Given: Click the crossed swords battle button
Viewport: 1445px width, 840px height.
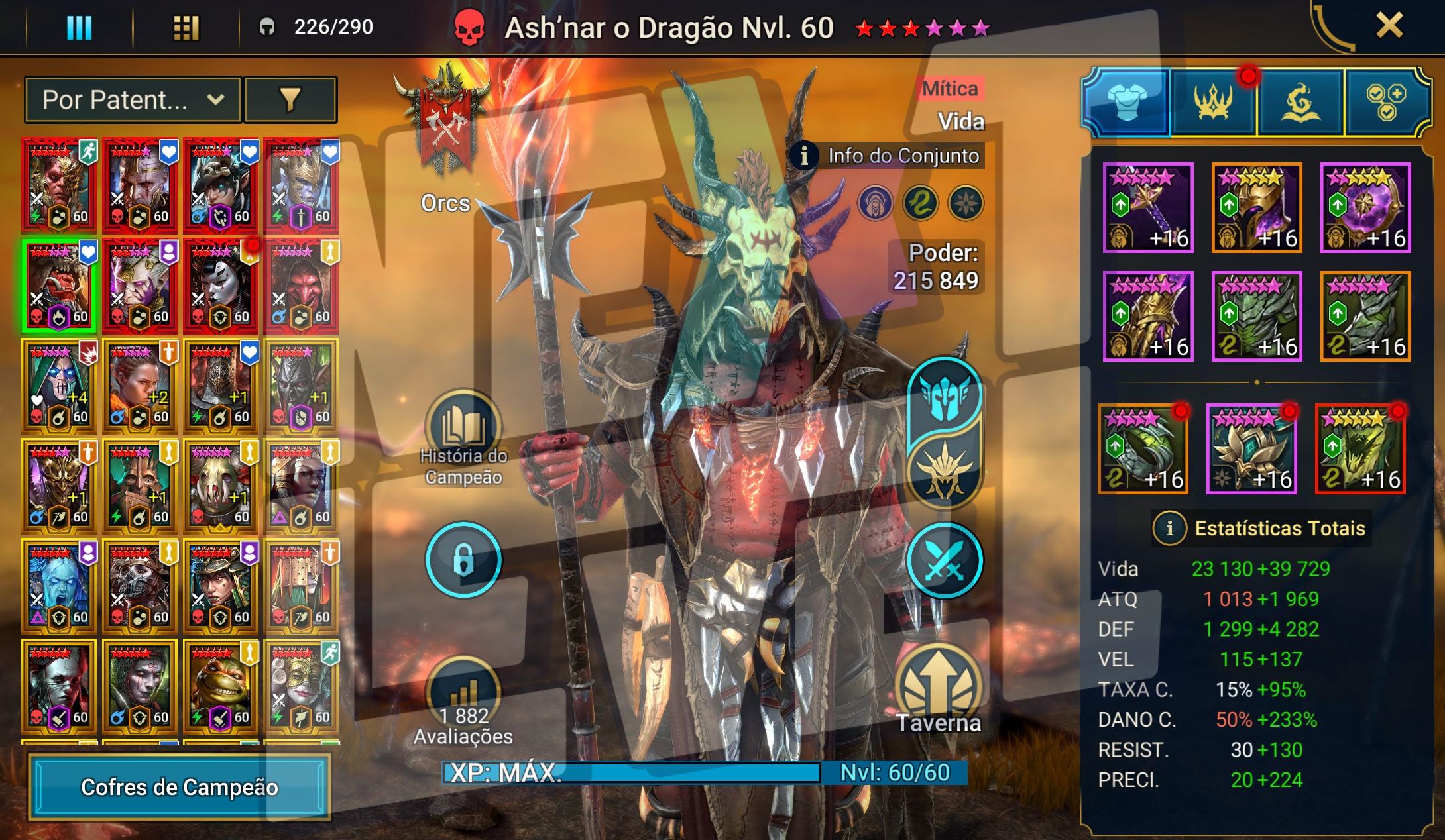Looking at the screenshot, I should [944, 560].
